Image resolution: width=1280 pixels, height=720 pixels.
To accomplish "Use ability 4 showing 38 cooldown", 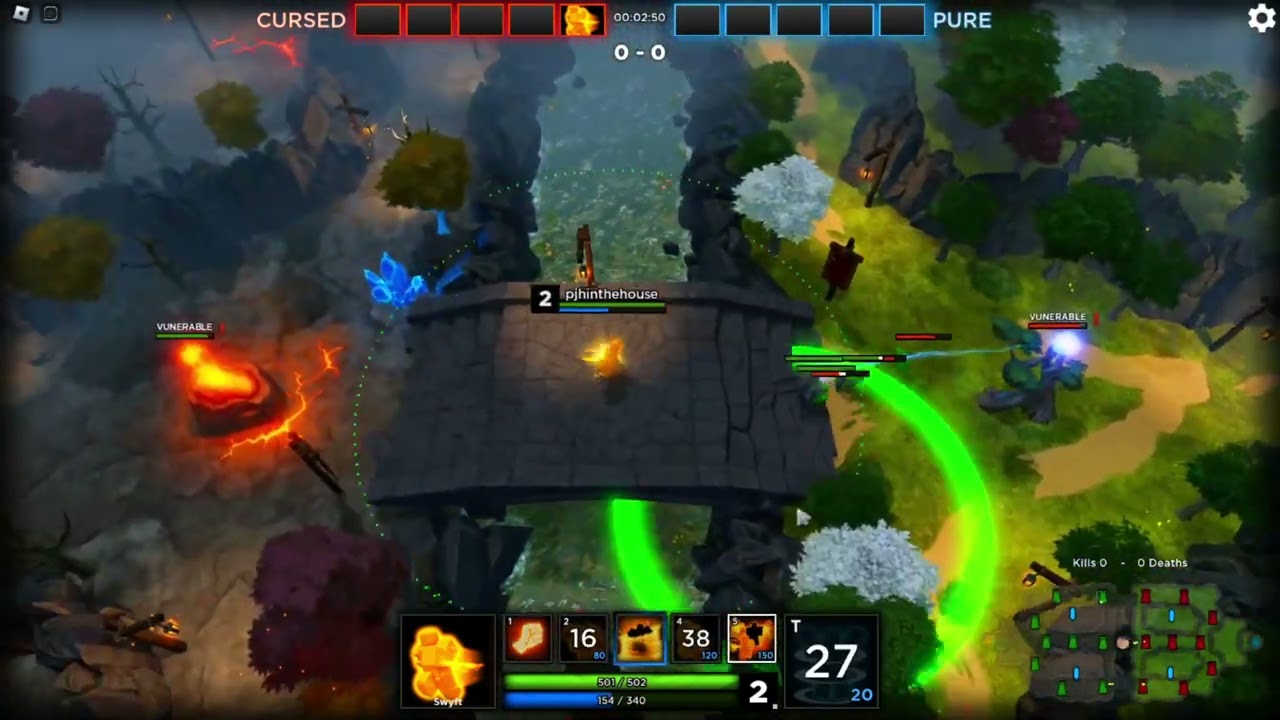I will (x=695, y=639).
